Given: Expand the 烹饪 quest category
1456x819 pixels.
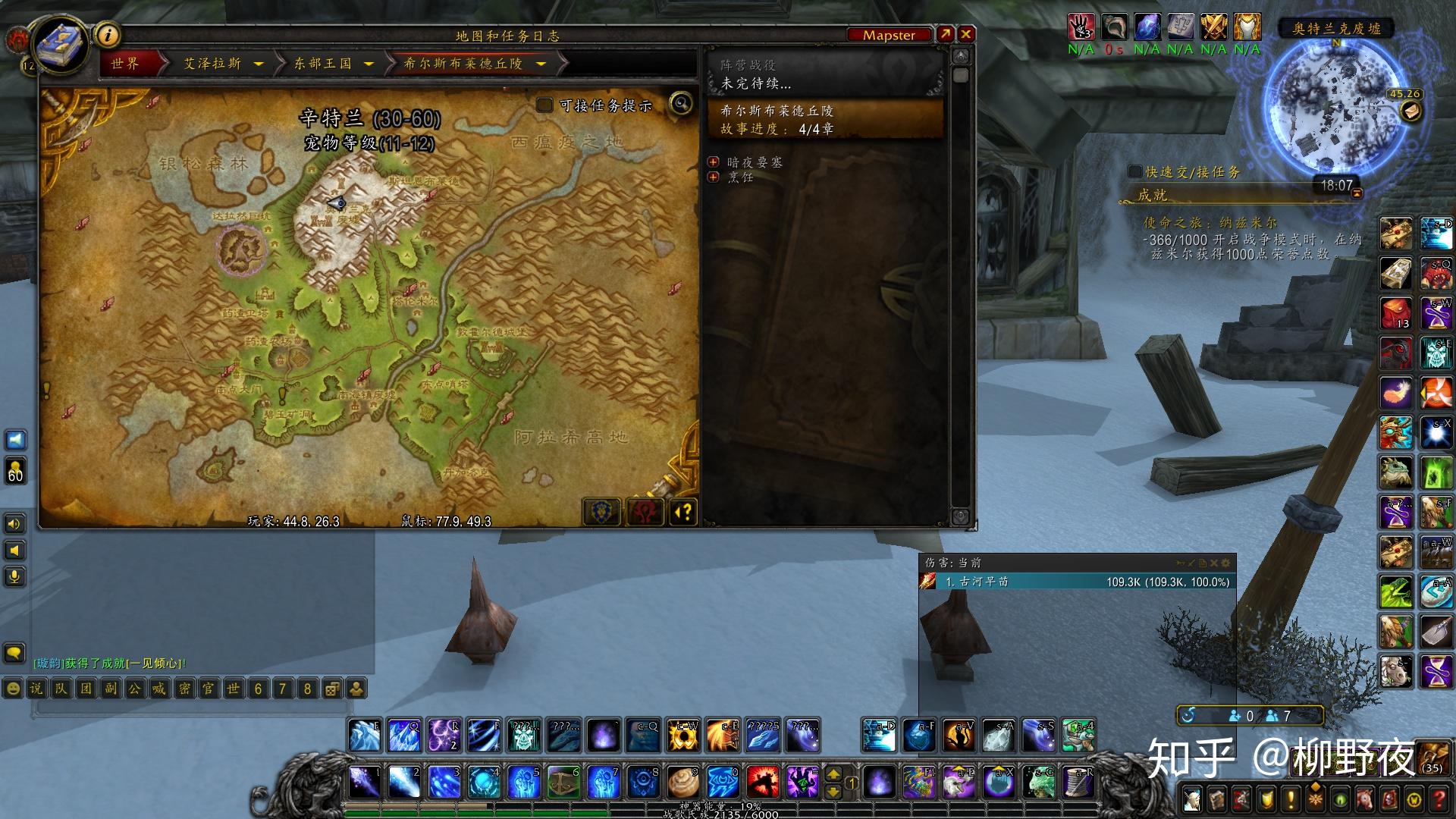Looking at the screenshot, I should 713,177.
